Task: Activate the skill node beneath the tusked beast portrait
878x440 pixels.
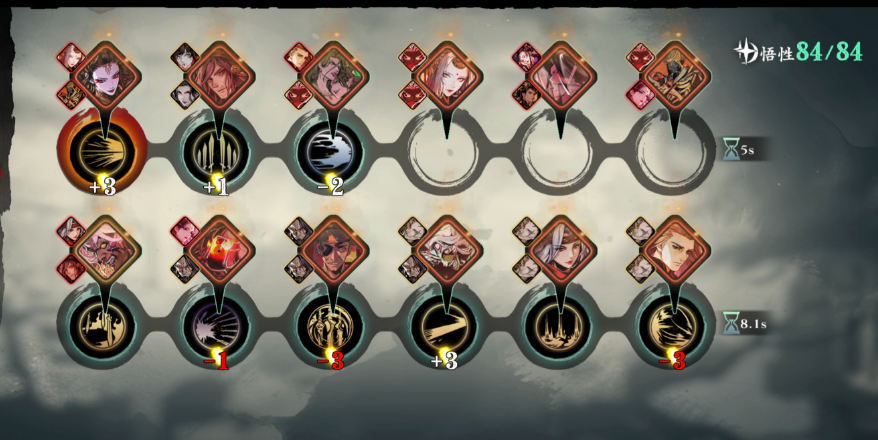Action: tap(102, 322)
